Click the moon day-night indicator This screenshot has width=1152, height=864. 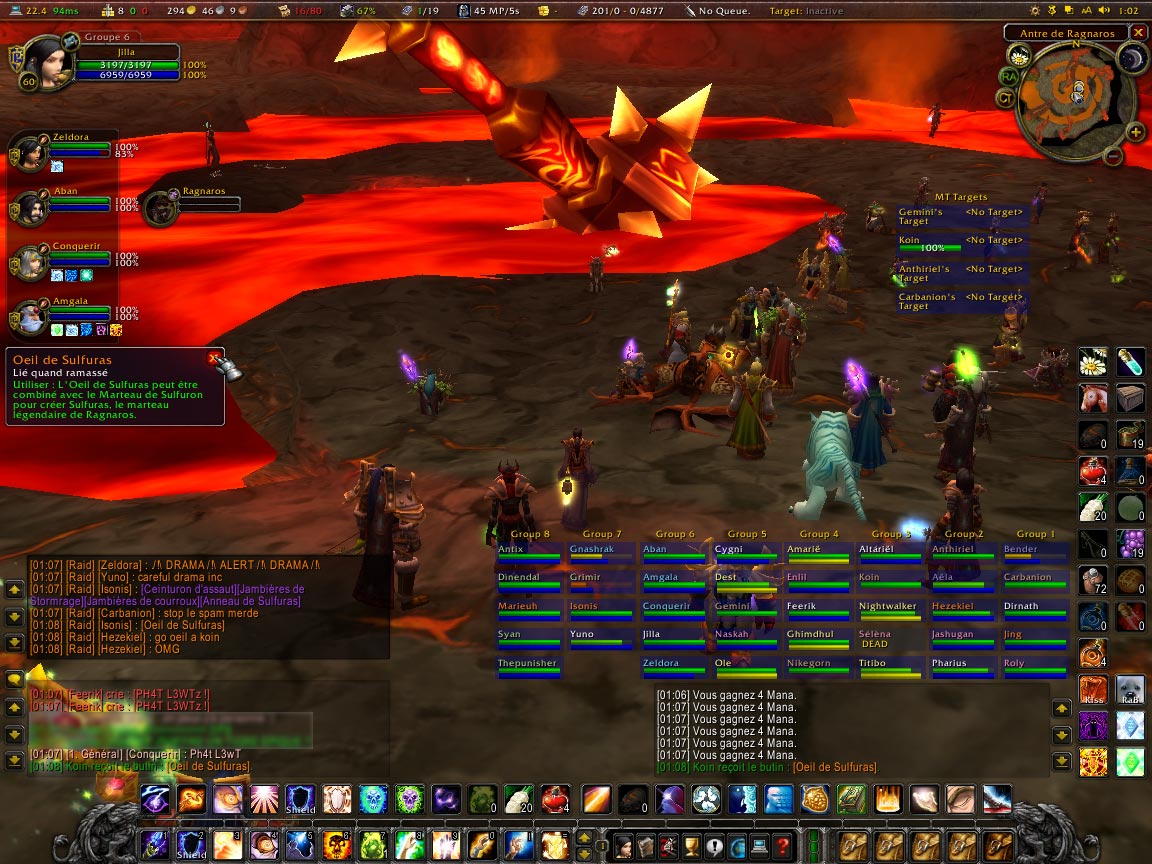click(x=1131, y=59)
